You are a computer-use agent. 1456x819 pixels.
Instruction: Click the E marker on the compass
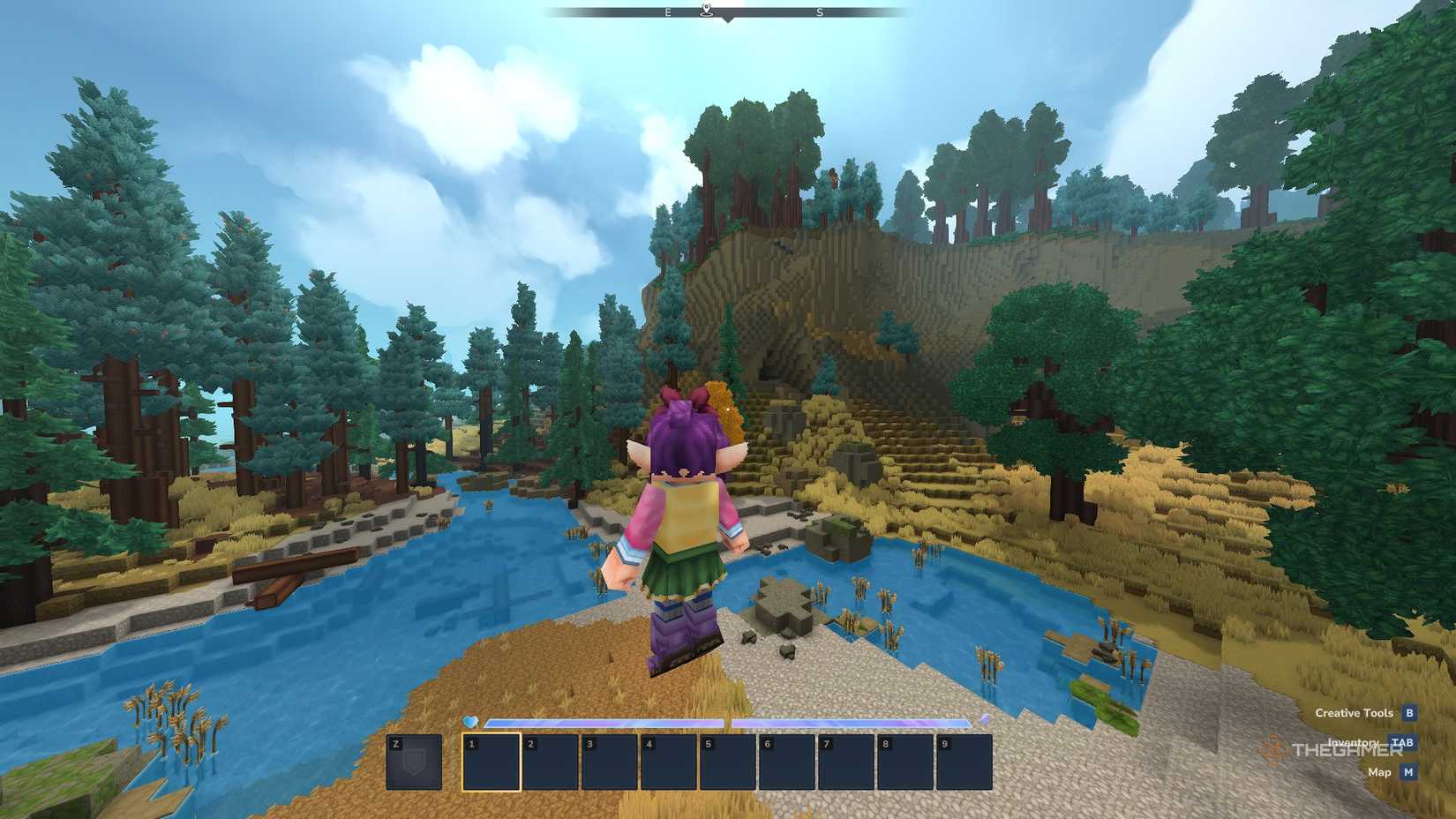tap(668, 12)
